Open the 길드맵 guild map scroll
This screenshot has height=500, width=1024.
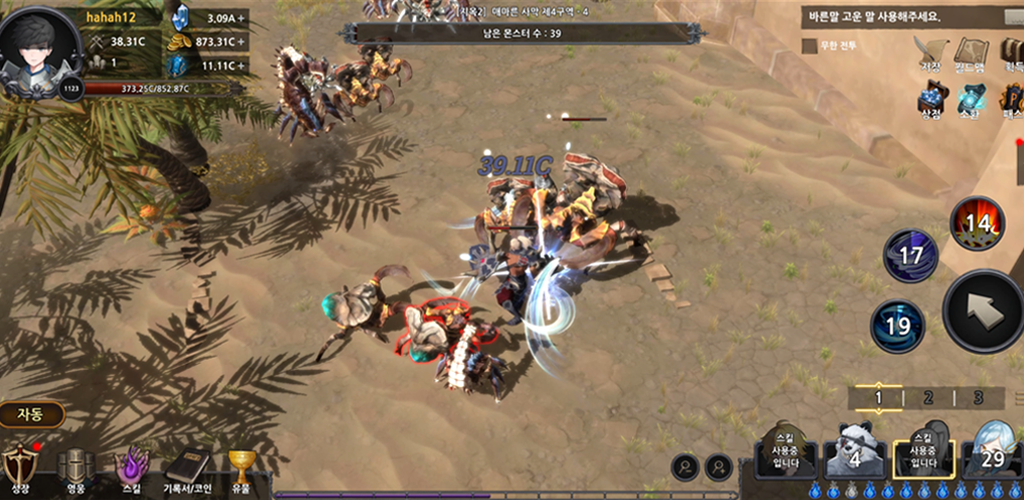970,53
